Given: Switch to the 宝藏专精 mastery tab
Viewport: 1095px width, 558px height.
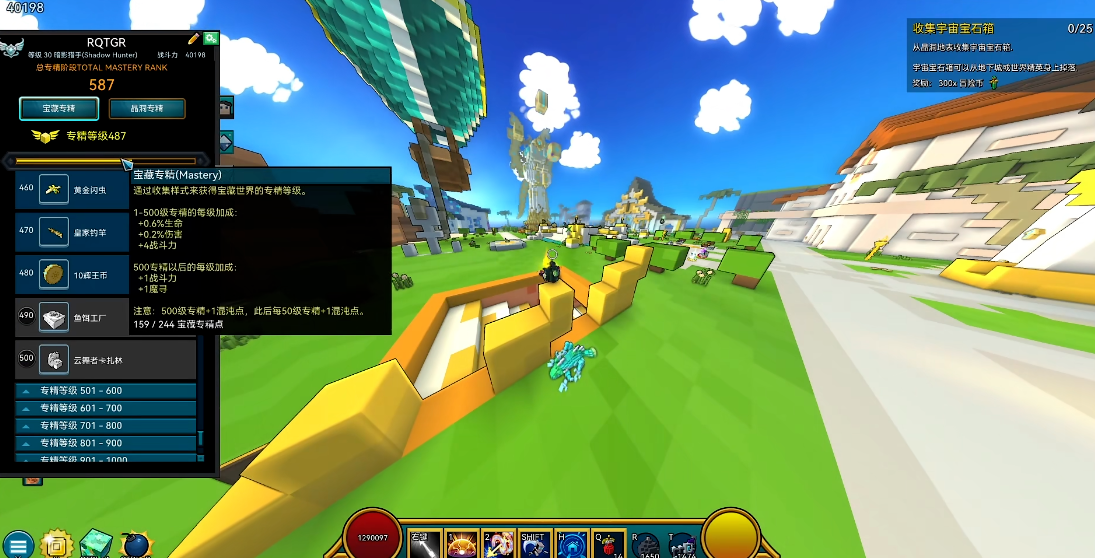Looking at the screenshot, I should pyautogui.click(x=58, y=108).
